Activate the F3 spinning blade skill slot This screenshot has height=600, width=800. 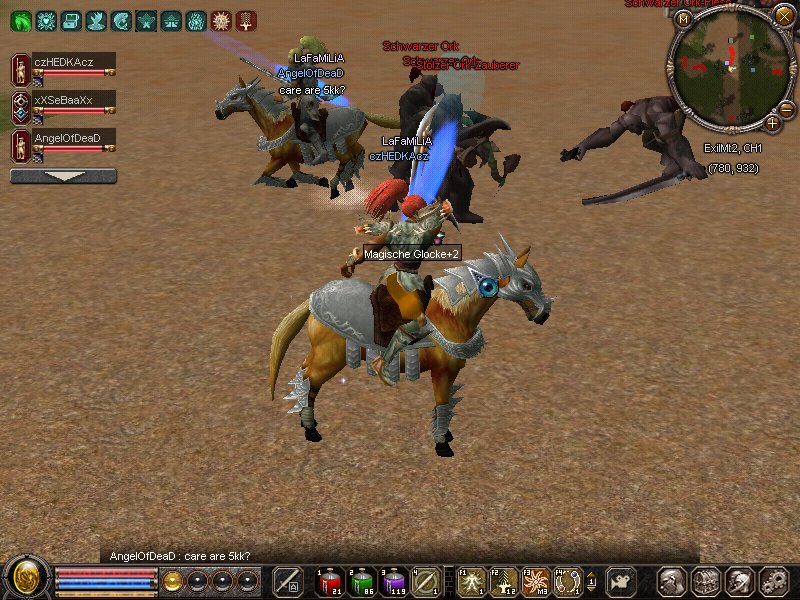point(535,580)
